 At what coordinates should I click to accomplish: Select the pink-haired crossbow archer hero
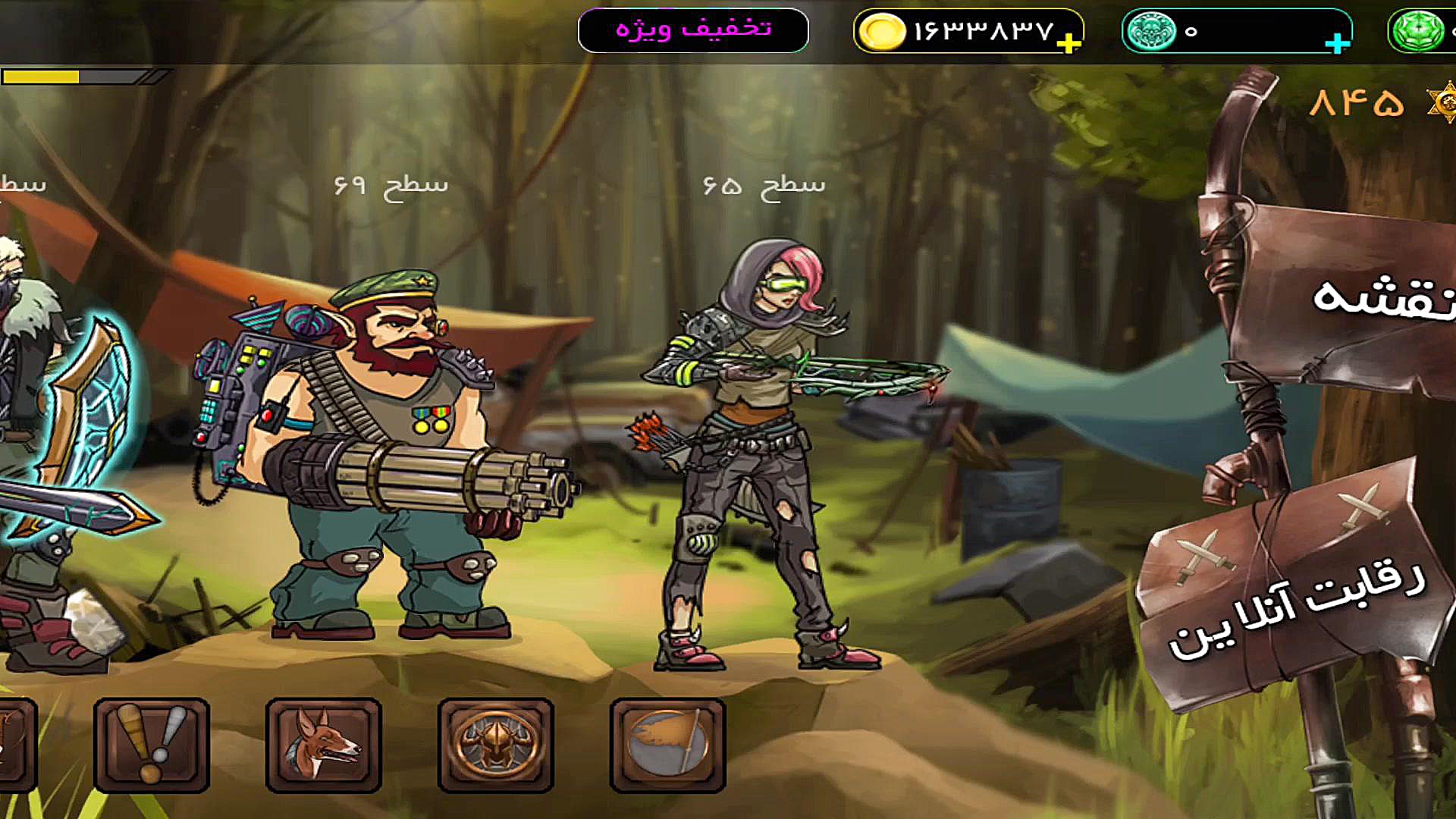click(x=766, y=455)
